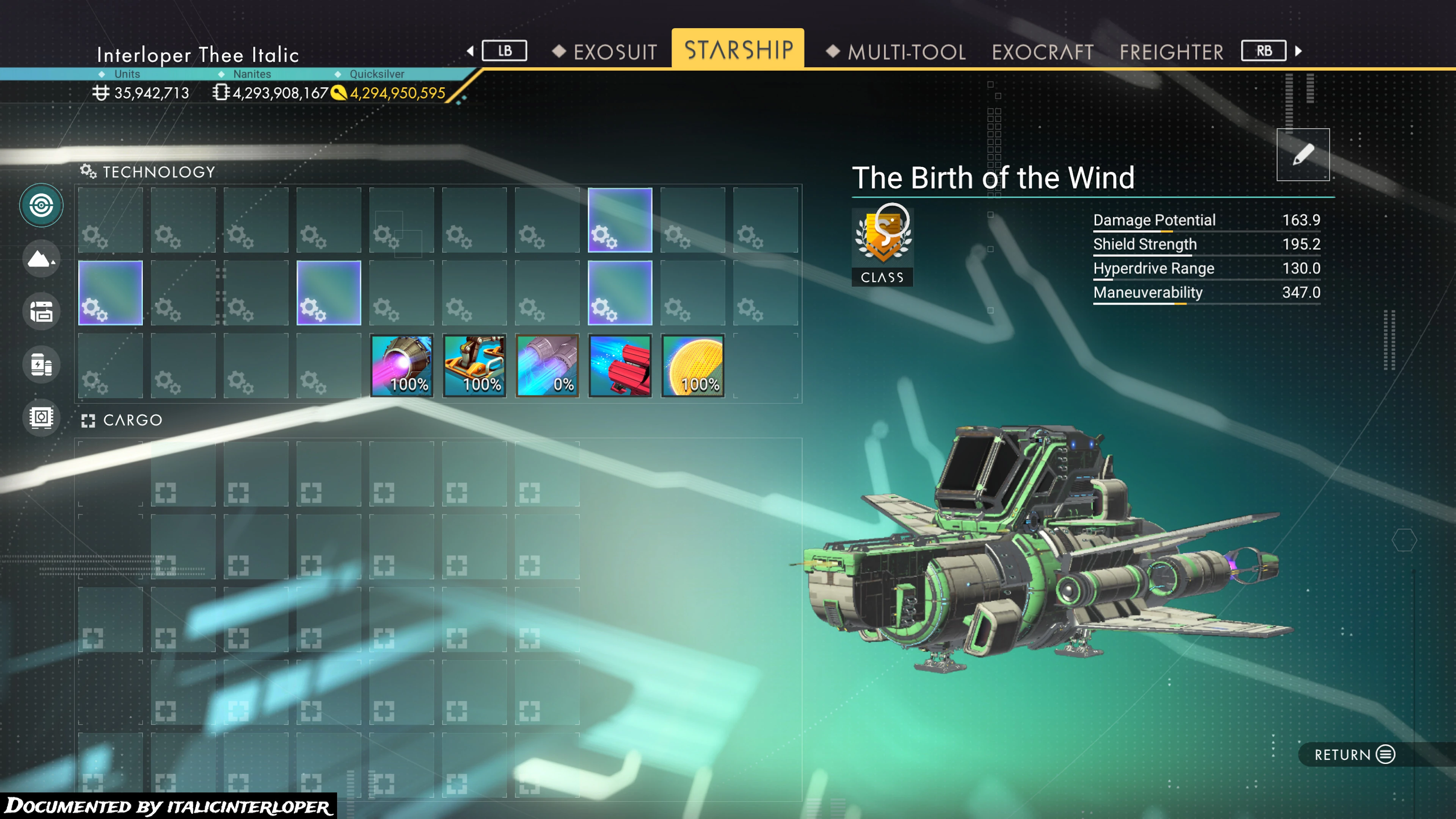Select the red Photon Cannon slot
This screenshot has height=819, width=1456.
click(620, 366)
